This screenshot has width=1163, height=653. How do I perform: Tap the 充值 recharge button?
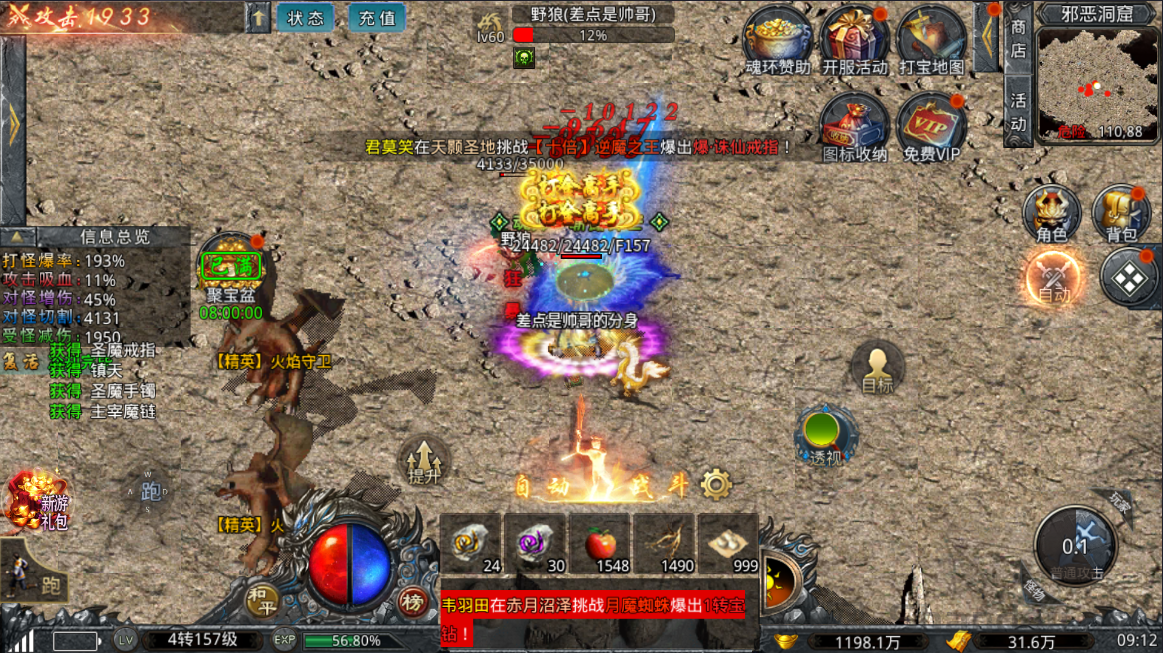pyautogui.click(x=377, y=17)
